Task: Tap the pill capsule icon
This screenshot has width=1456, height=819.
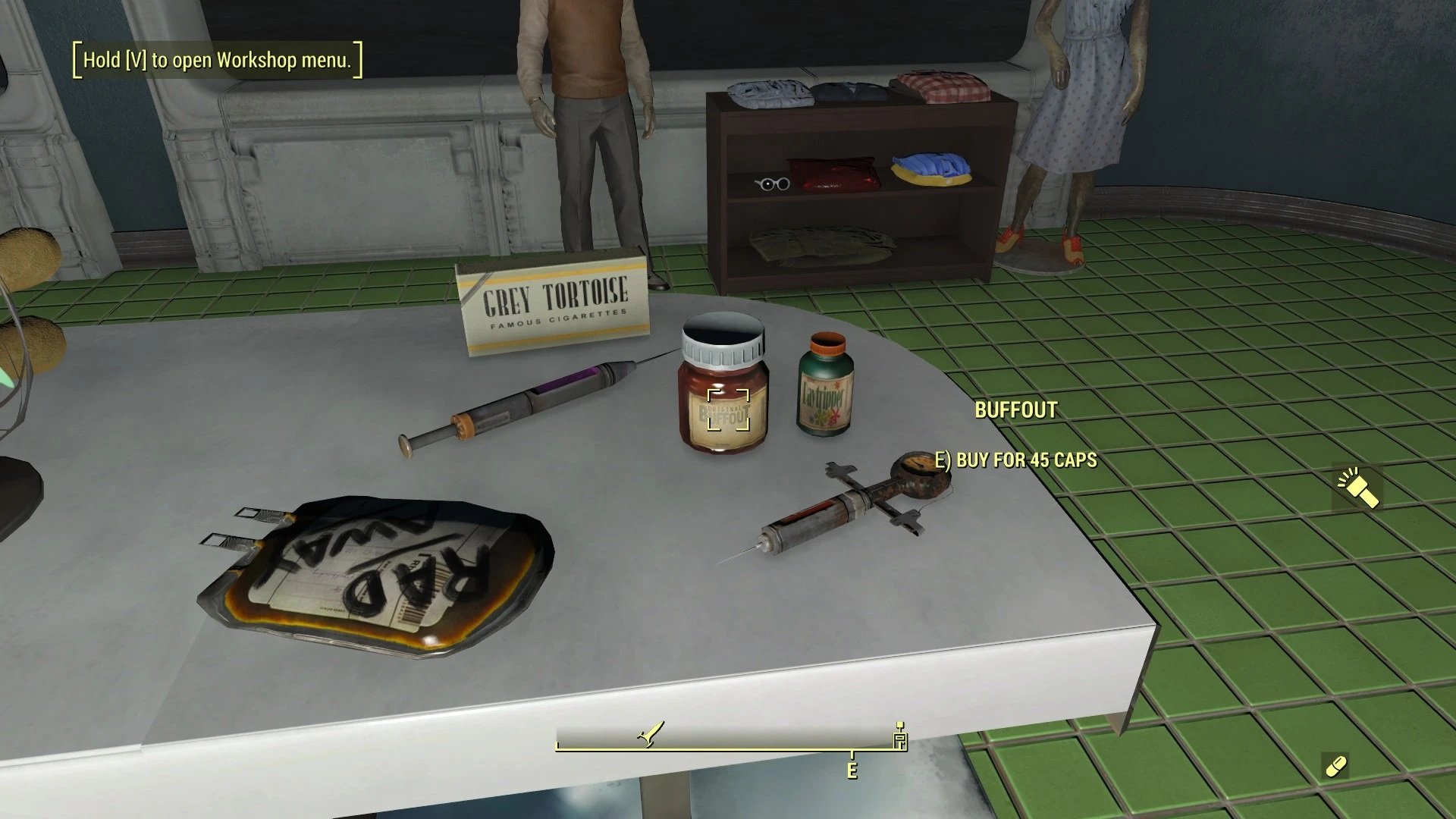Action: (1335, 766)
